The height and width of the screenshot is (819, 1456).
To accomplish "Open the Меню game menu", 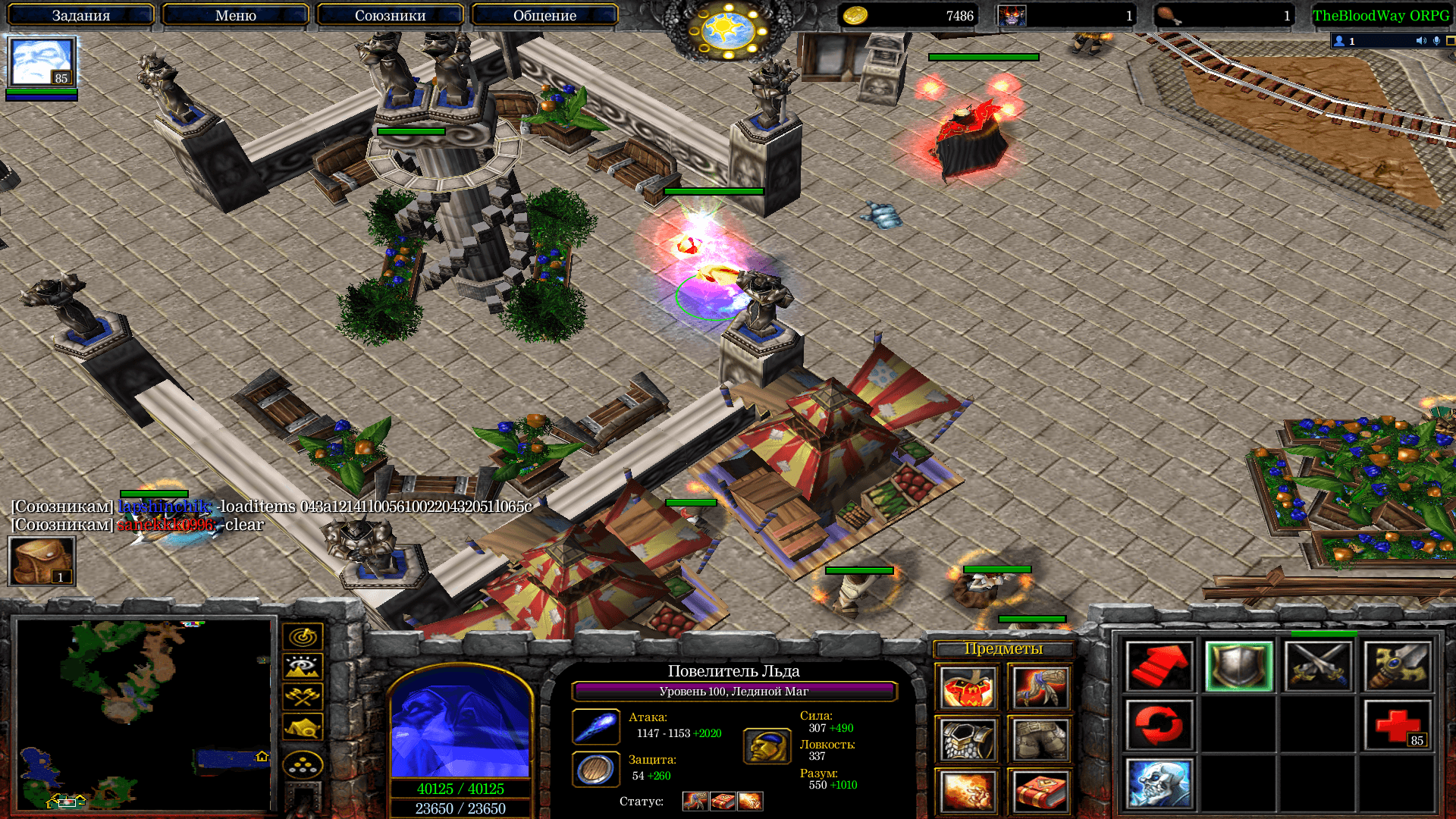I will [235, 15].
